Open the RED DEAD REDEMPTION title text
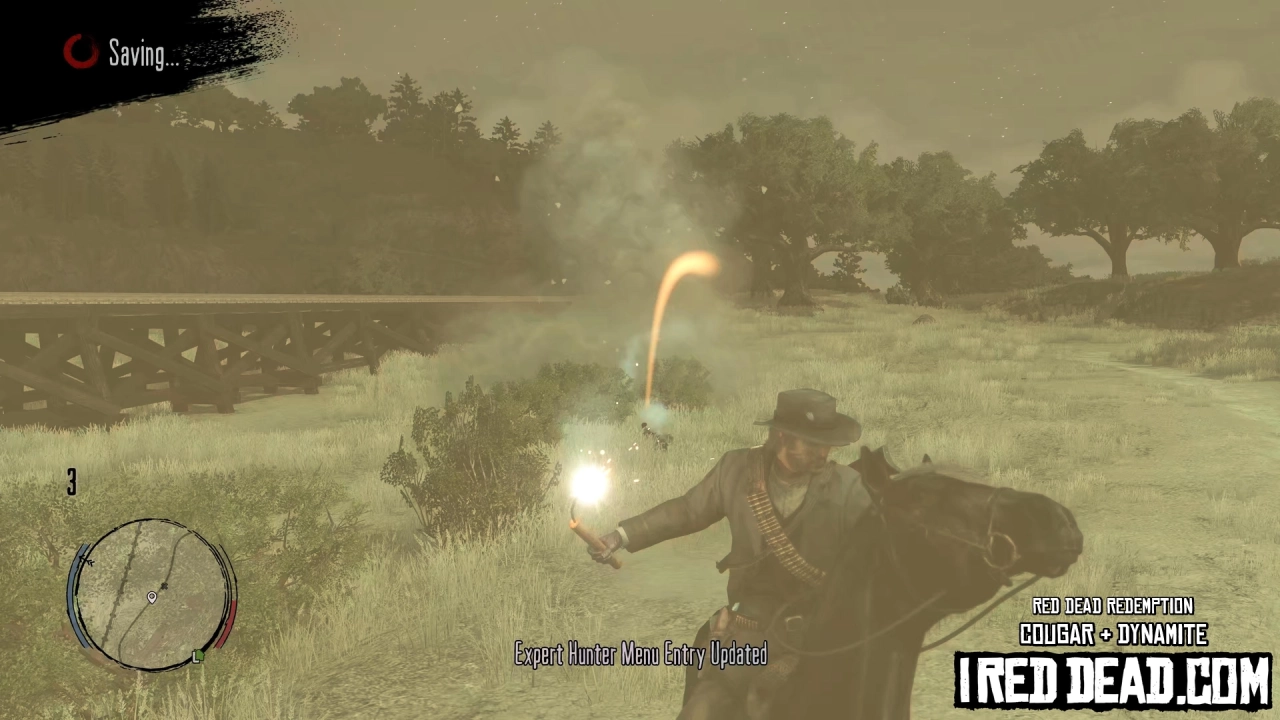This screenshot has height=720, width=1280. 1113,606
